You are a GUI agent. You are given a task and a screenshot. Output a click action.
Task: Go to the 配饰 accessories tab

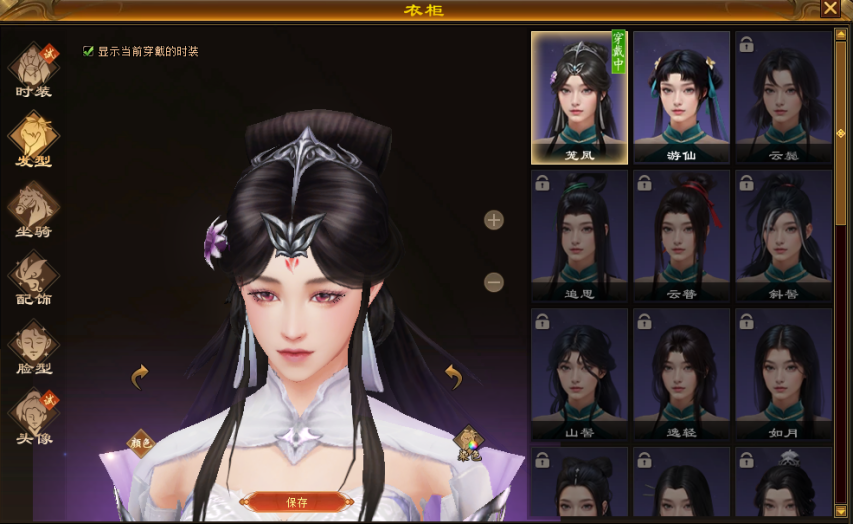coord(34,277)
